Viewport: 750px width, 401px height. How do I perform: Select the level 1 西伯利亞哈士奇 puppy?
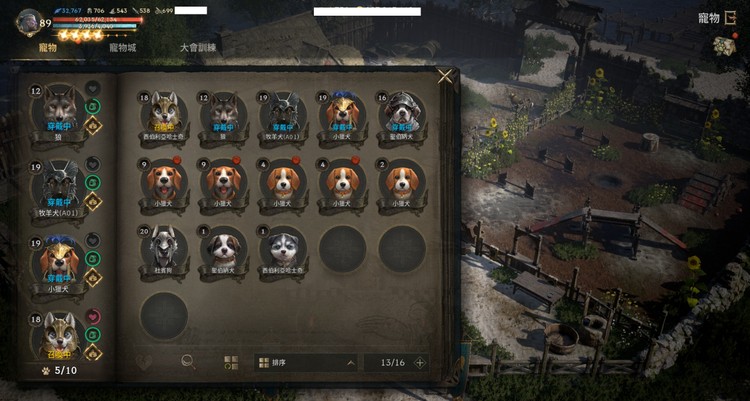pos(282,246)
